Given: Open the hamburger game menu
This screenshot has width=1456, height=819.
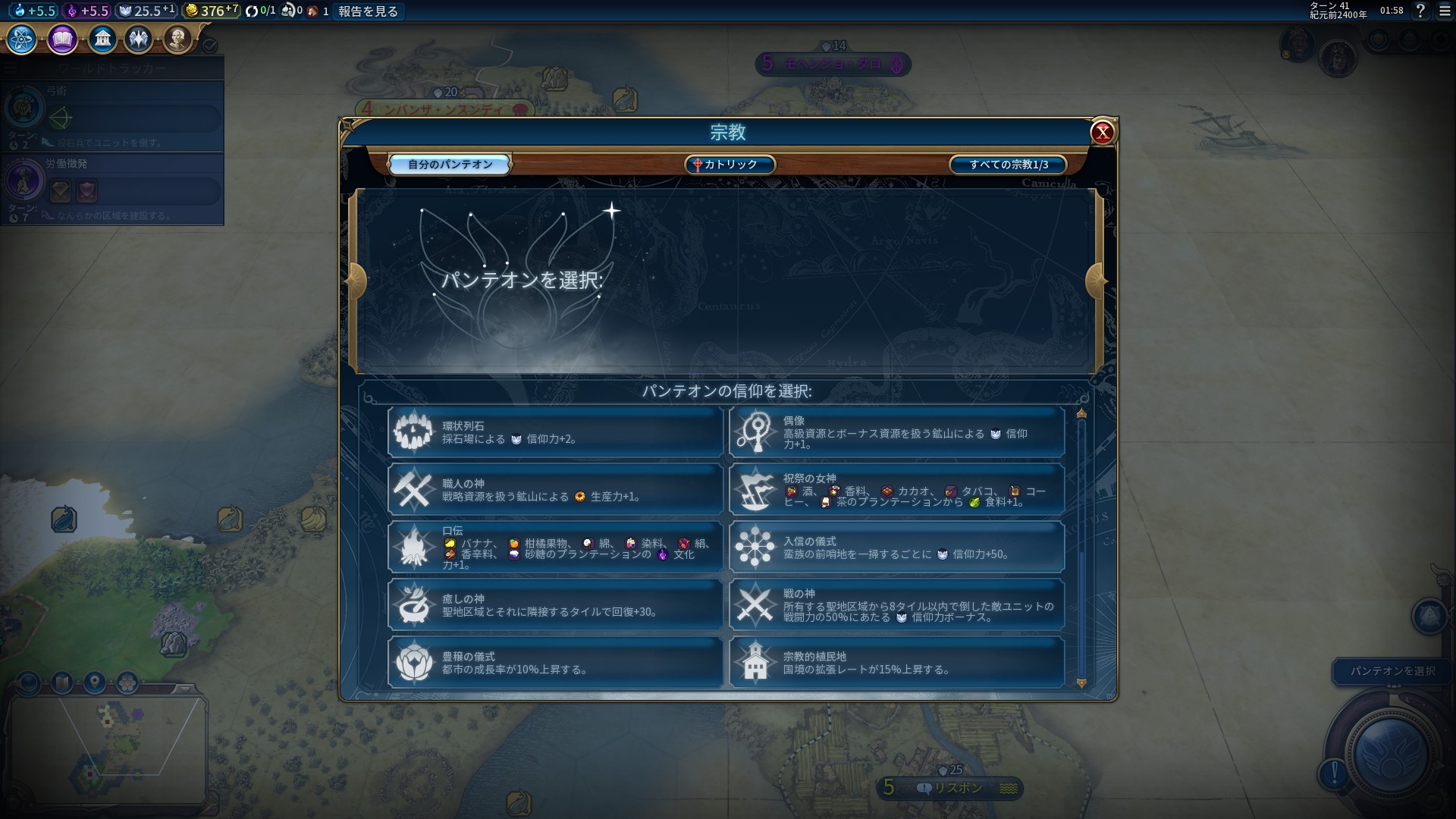Looking at the screenshot, I should pos(1445,11).
